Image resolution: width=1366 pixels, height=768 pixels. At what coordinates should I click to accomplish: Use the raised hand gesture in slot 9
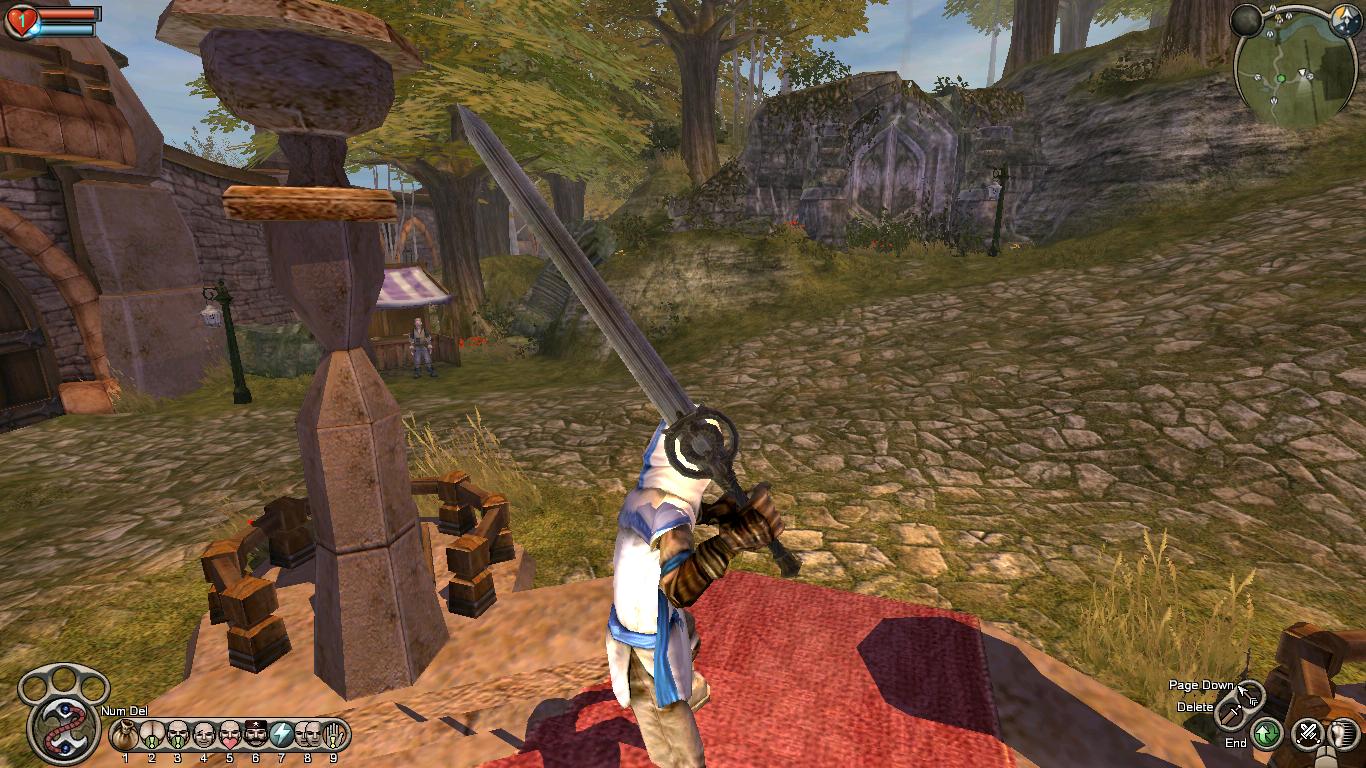[x=333, y=736]
